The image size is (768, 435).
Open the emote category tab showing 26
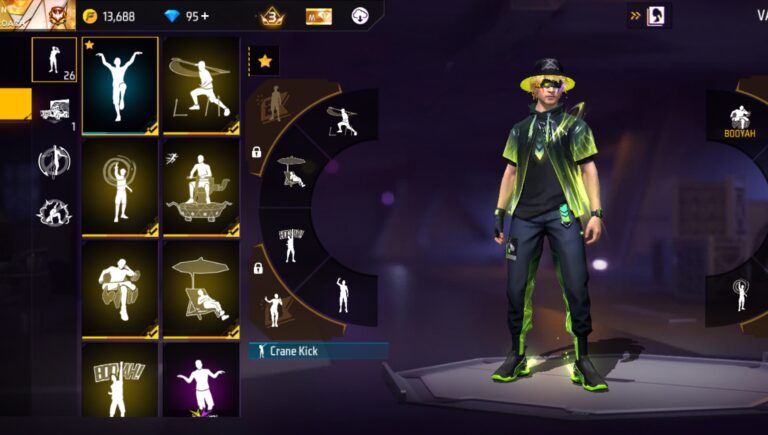(x=54, y=60)
